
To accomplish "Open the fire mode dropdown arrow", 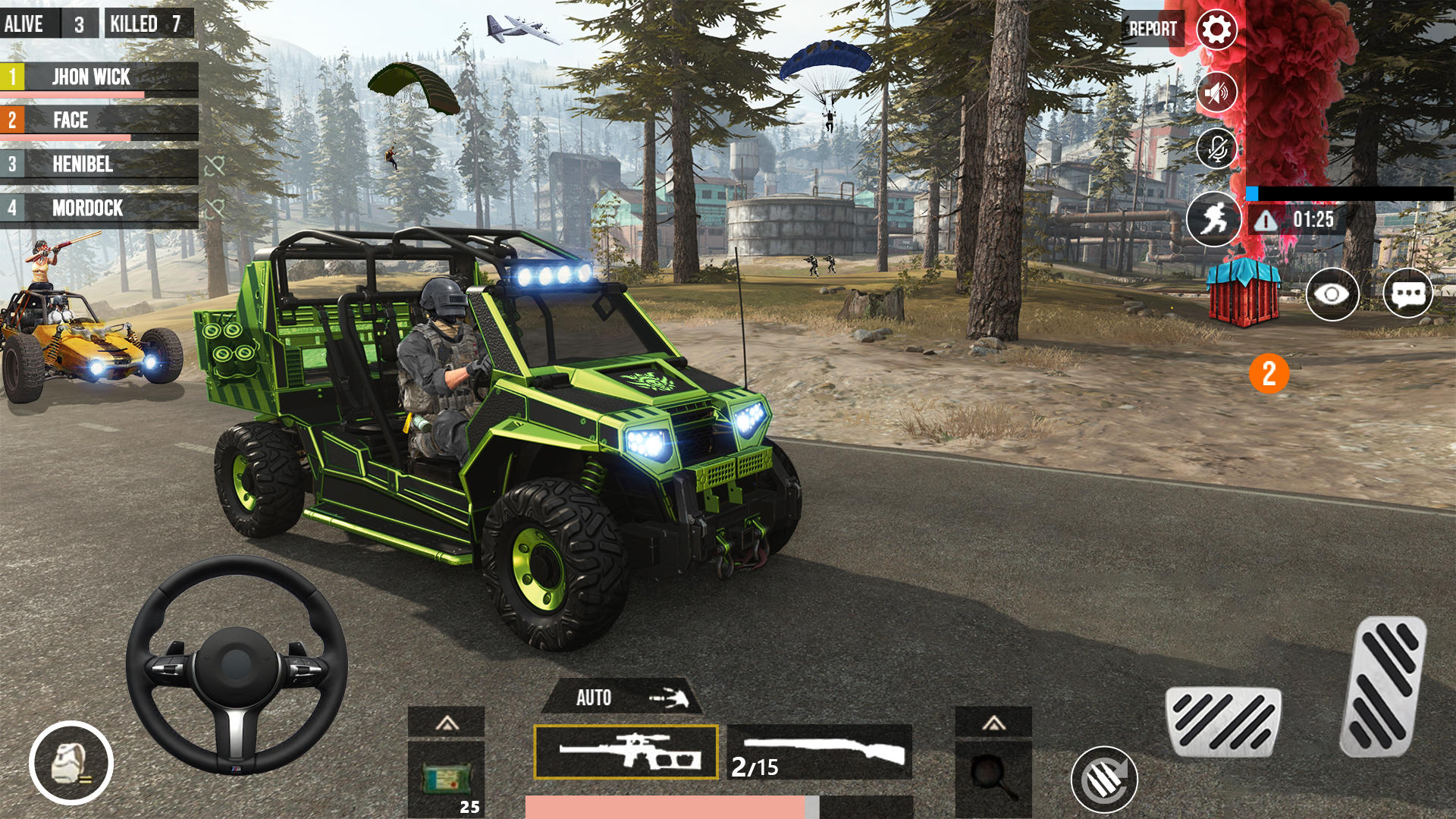I will point(667,698).
